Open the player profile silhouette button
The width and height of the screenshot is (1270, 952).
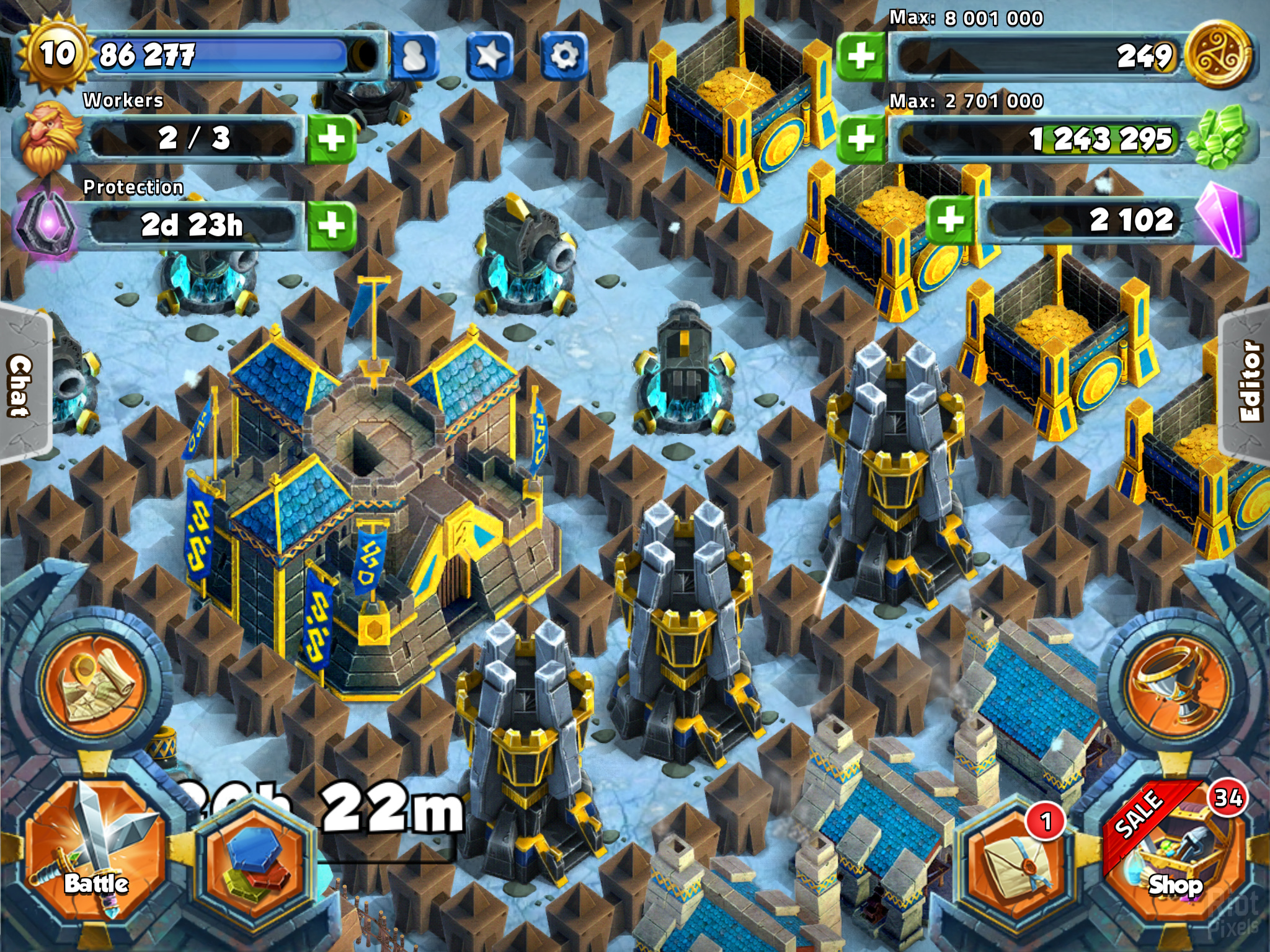(415, 56)
